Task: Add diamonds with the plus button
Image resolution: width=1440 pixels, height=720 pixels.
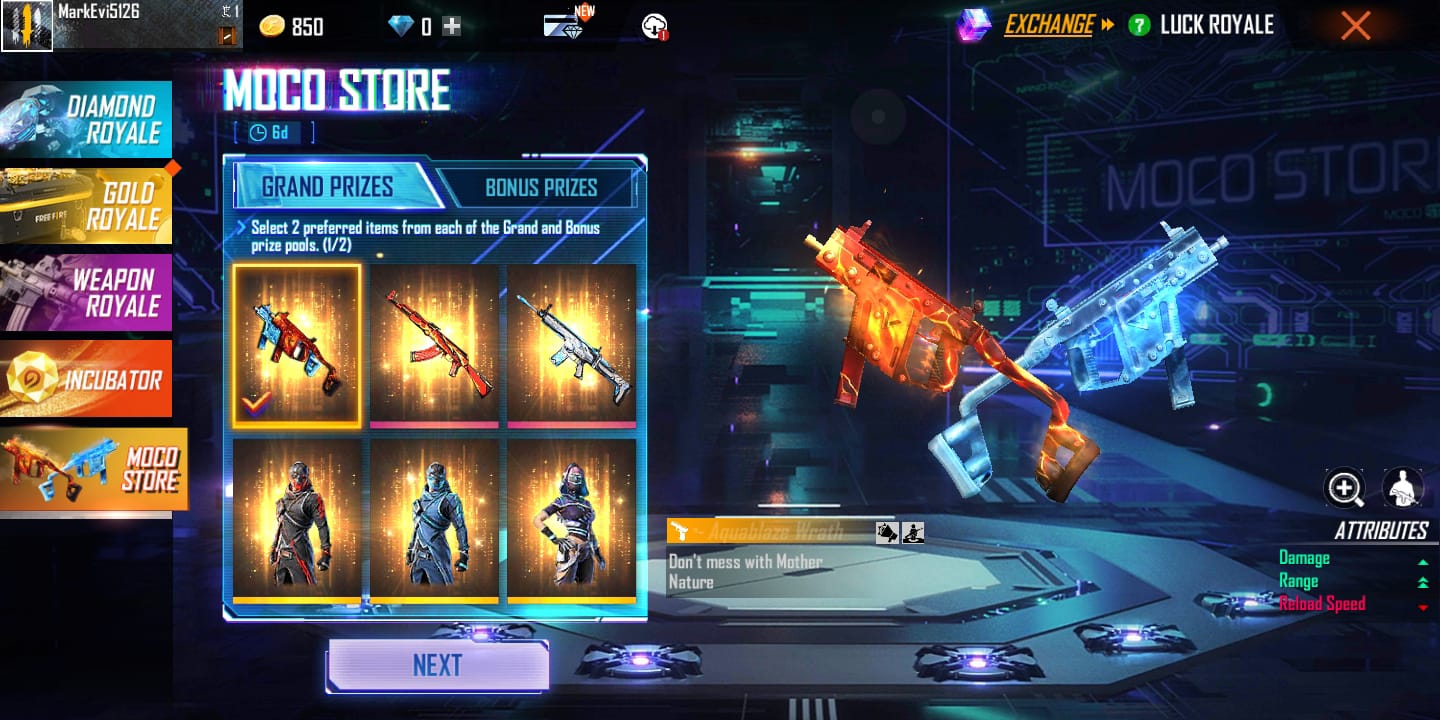Action: 452,27
